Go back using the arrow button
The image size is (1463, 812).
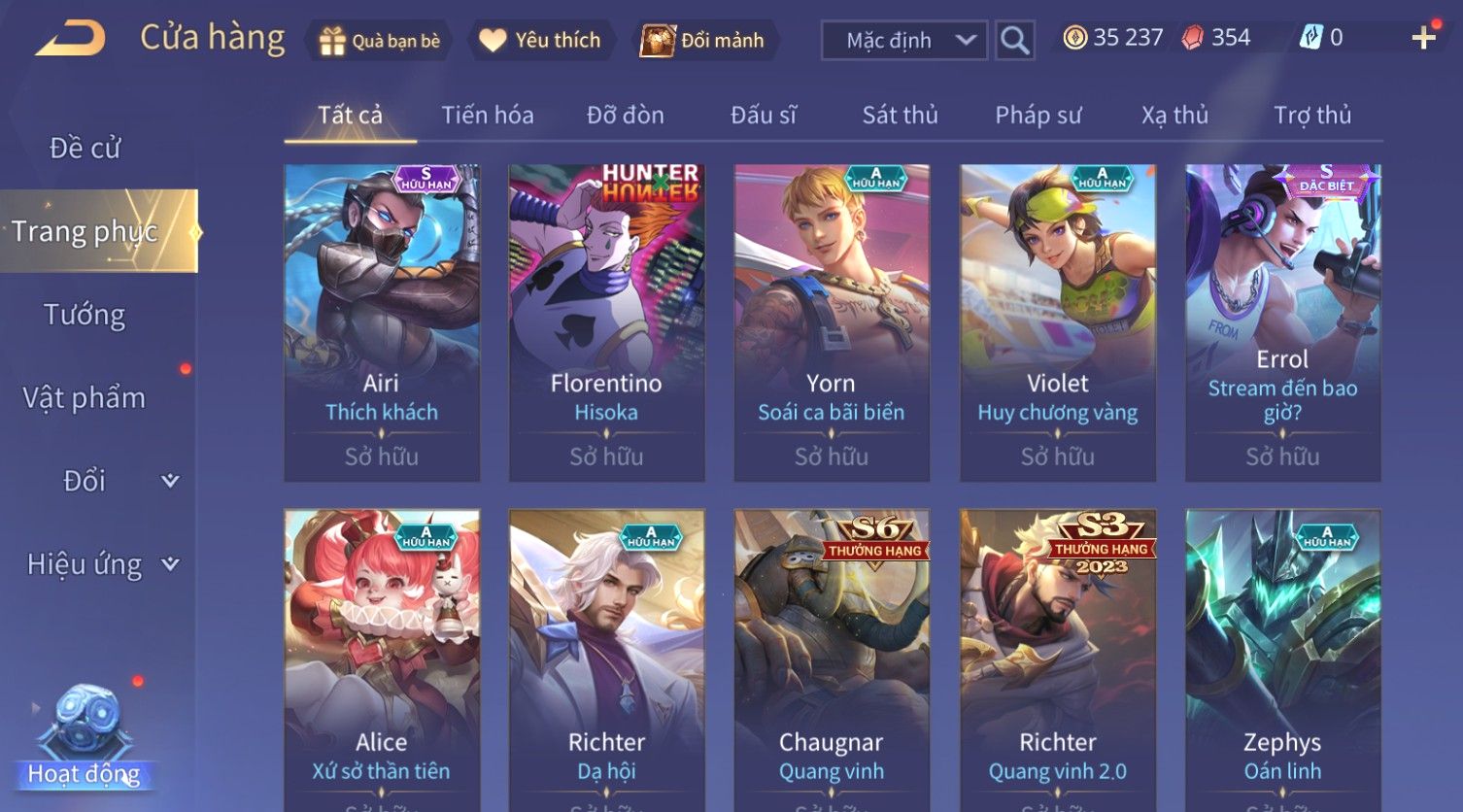71,39
